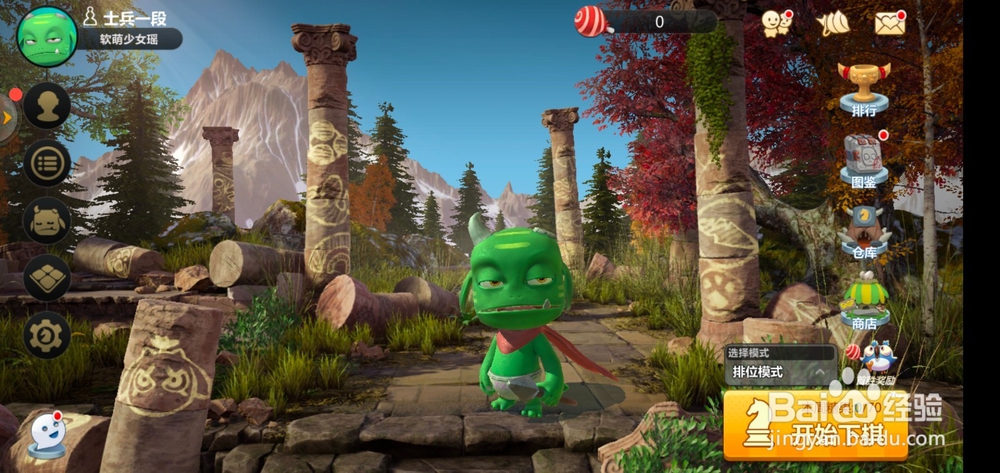Viewport: 1000px width, 473px height.
Task: Open the green goblin player avatar
Action: 46,36
